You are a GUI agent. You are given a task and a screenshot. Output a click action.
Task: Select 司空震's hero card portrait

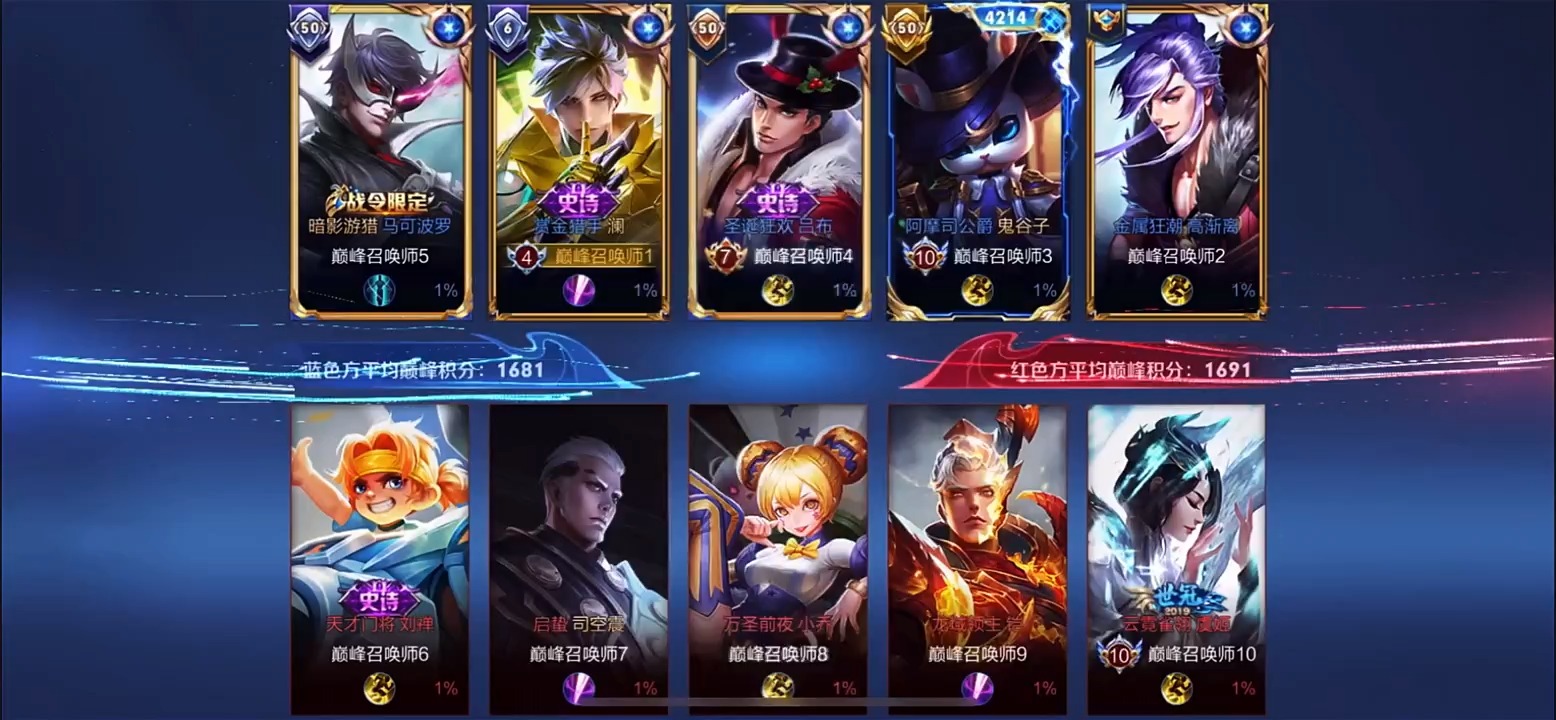click(x=580, y=530)
